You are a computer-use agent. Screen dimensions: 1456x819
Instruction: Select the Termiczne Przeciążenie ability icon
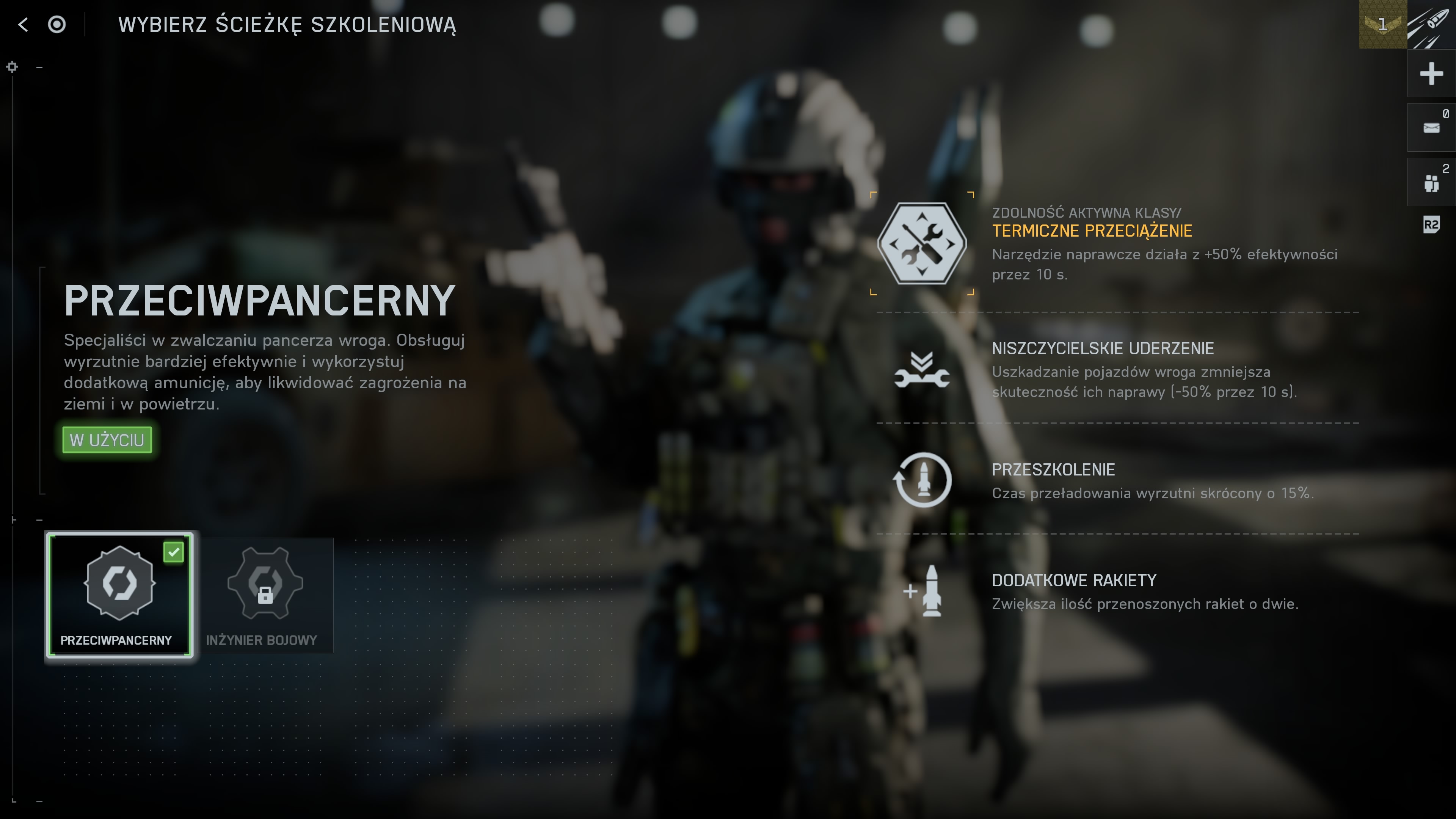pyautogui.click(x=922, y=243)
